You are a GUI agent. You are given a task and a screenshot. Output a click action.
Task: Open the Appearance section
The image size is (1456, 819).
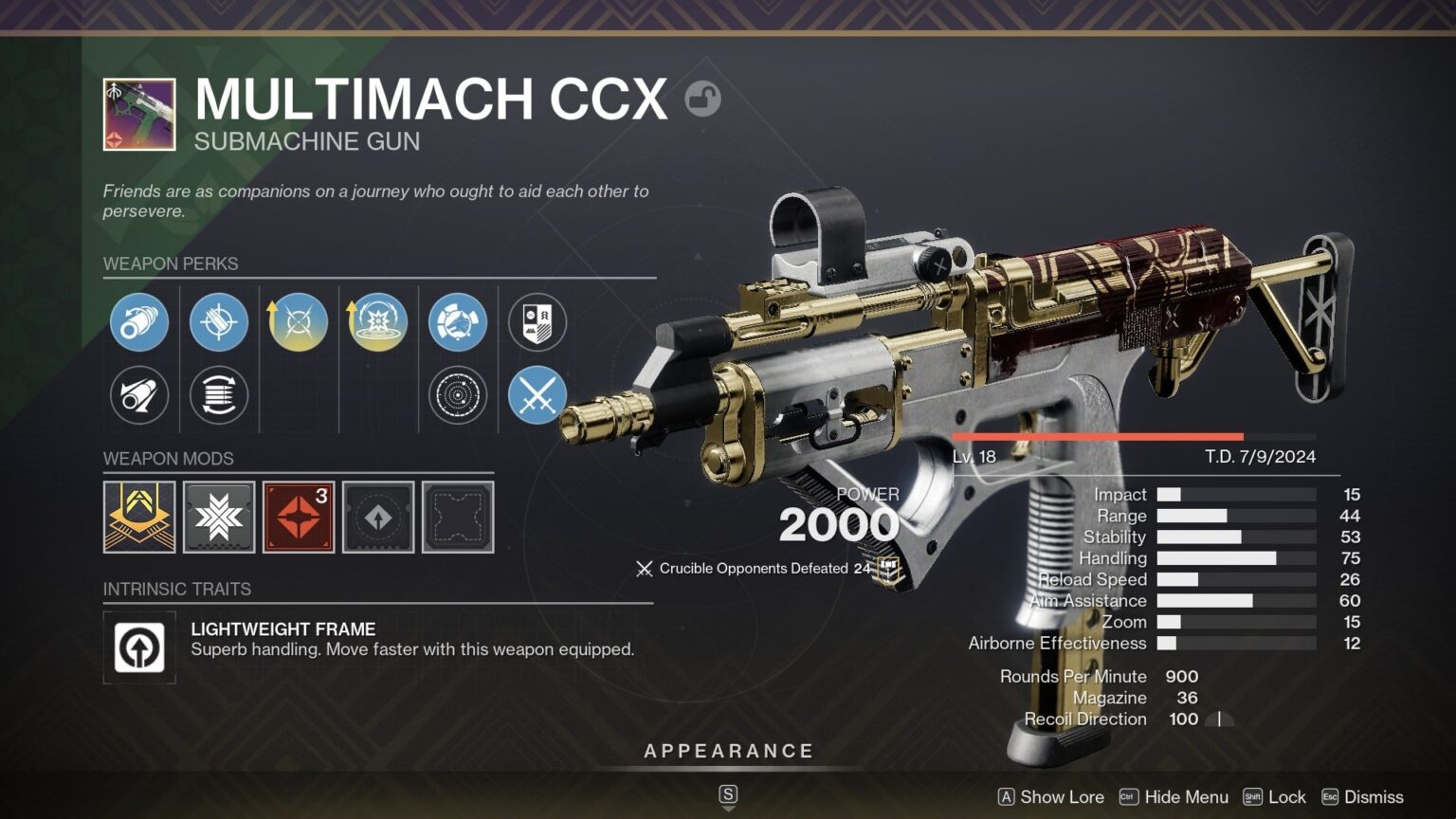(x=728, y=750)
